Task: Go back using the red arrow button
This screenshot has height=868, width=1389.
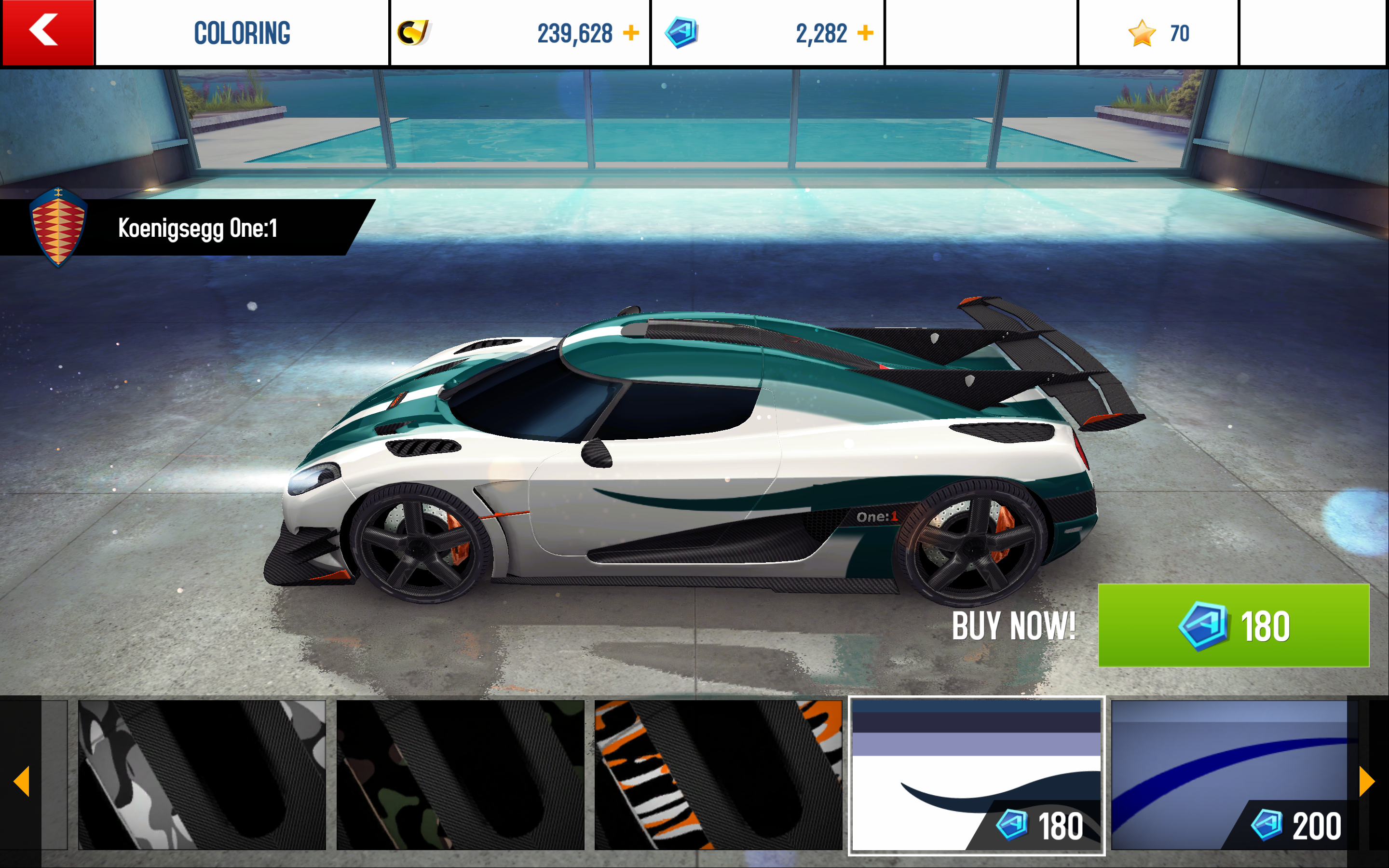Action: 47,32
